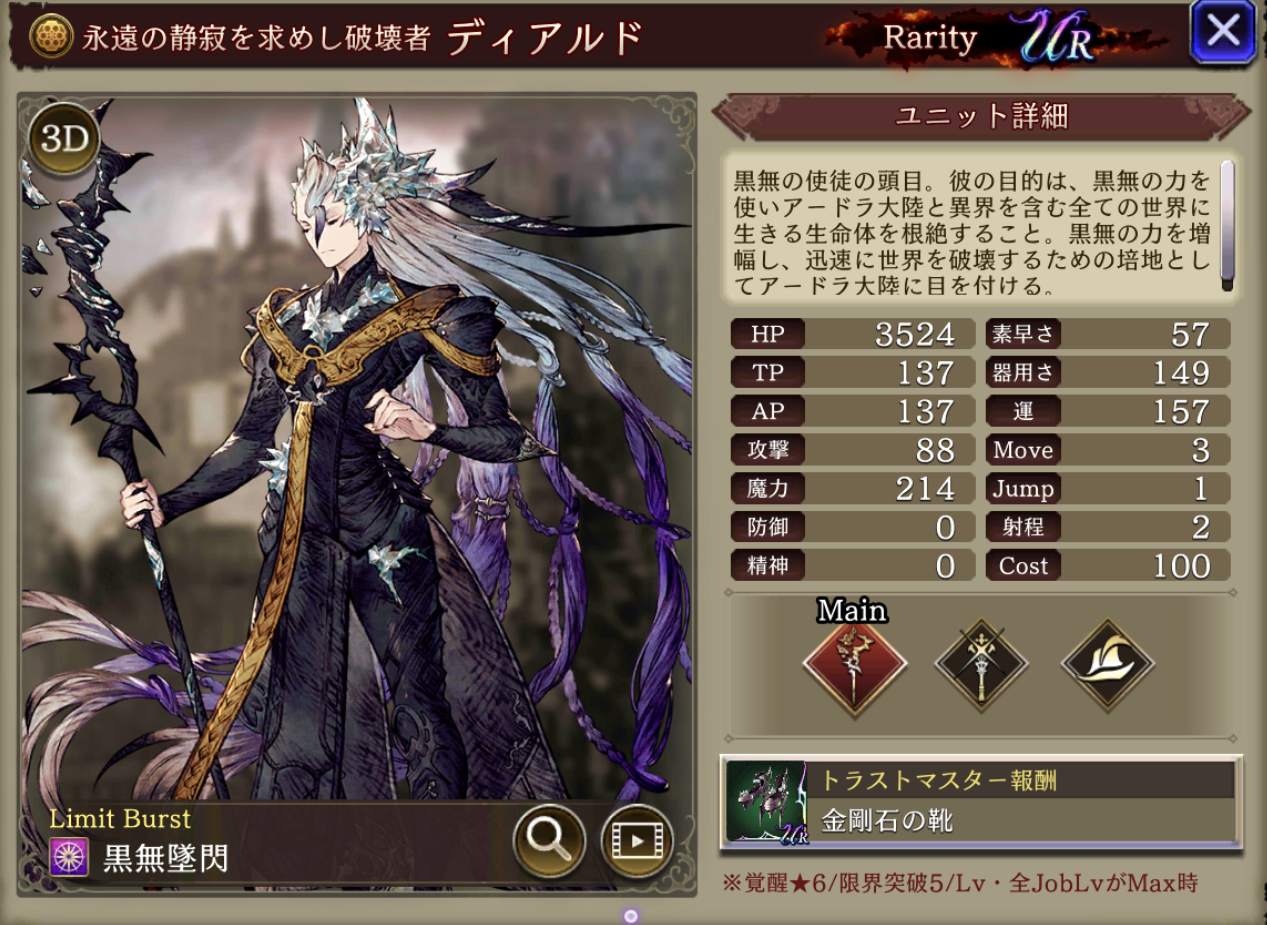Select the third job hat icon
Viewport: 1267px width, 925px height.
(x=1108, y=664)
